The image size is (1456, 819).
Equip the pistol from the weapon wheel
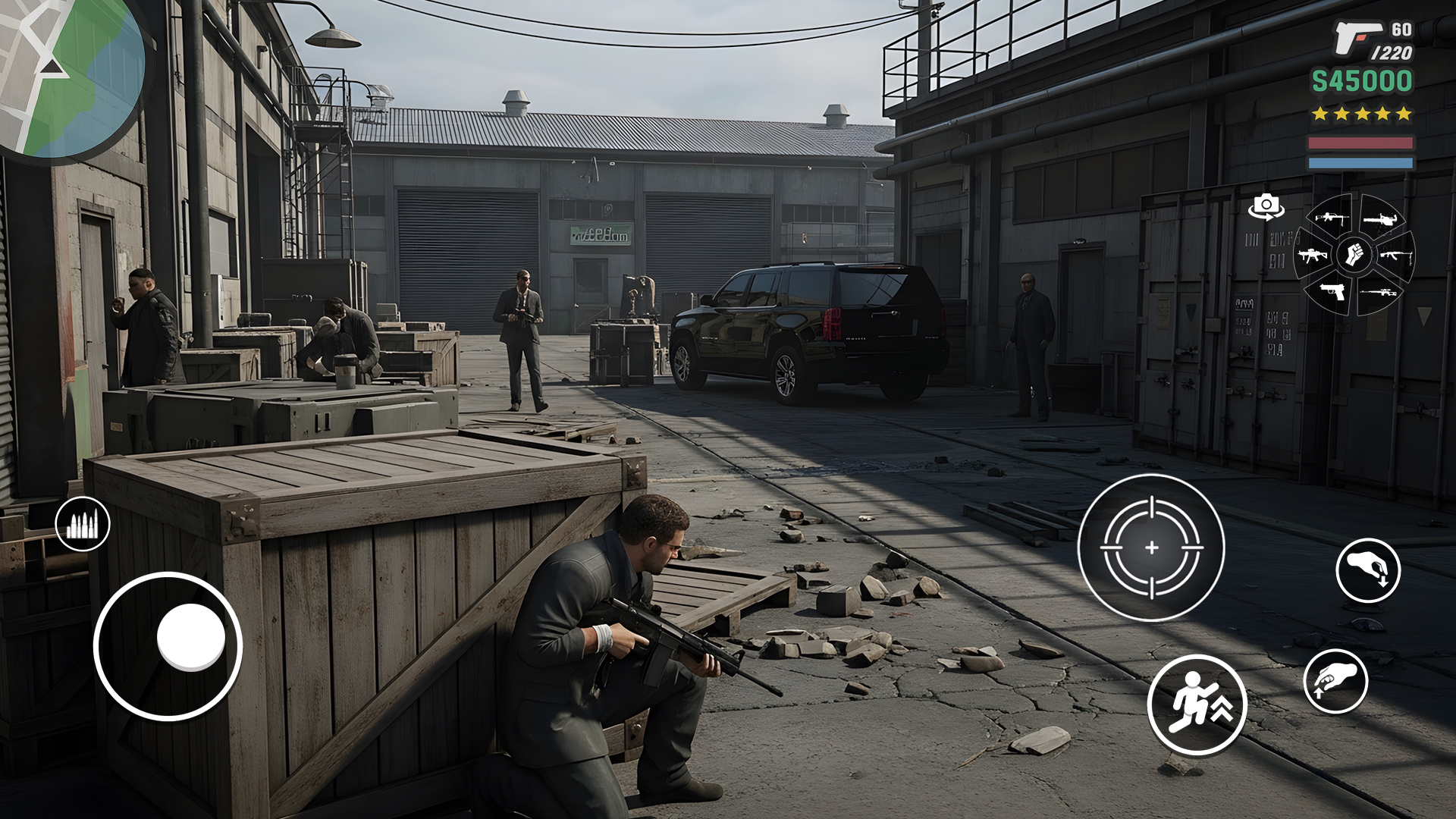coord(1332,292)
